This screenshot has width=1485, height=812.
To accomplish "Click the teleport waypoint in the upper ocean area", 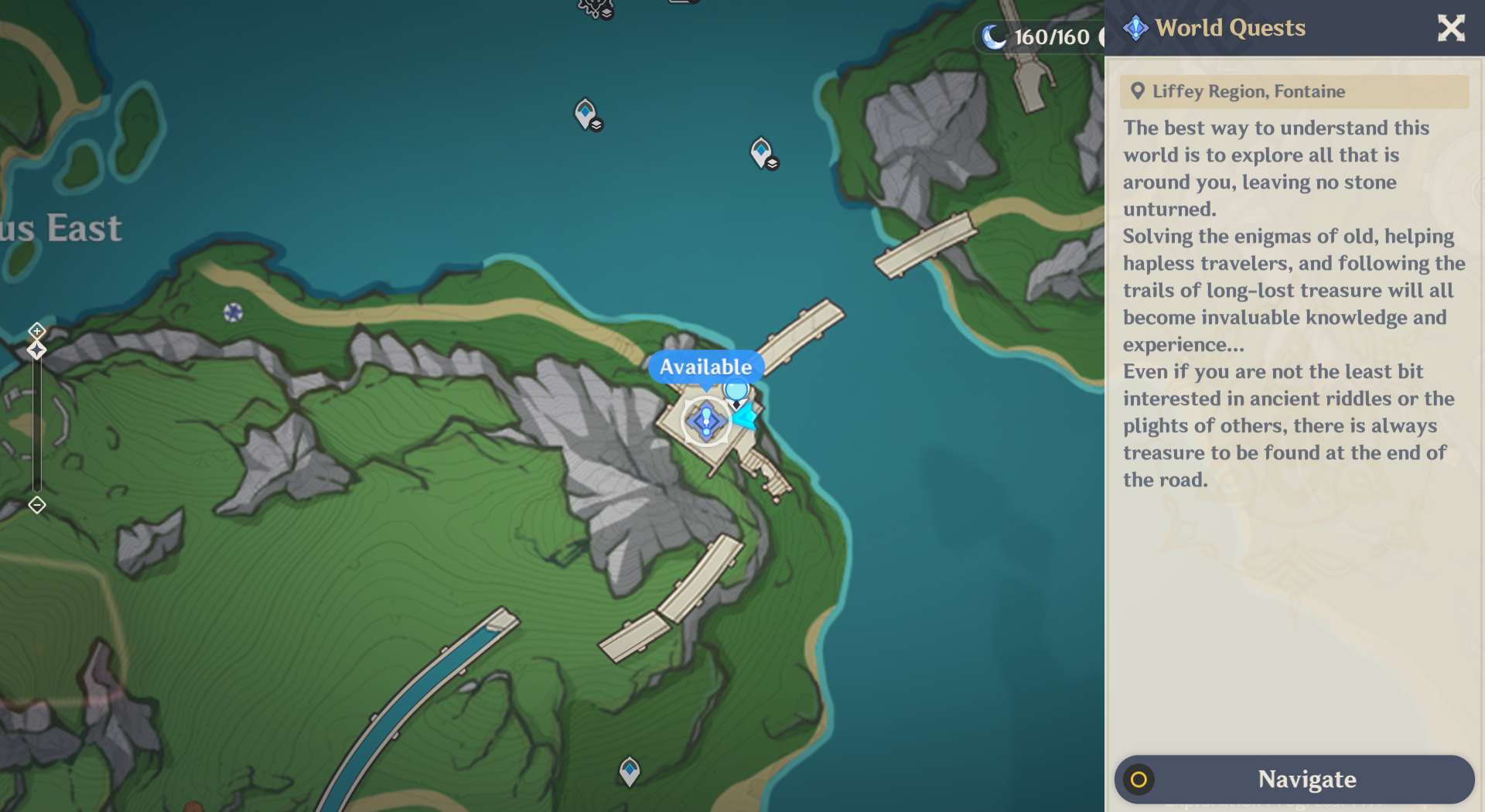I will tap(585, 113).
